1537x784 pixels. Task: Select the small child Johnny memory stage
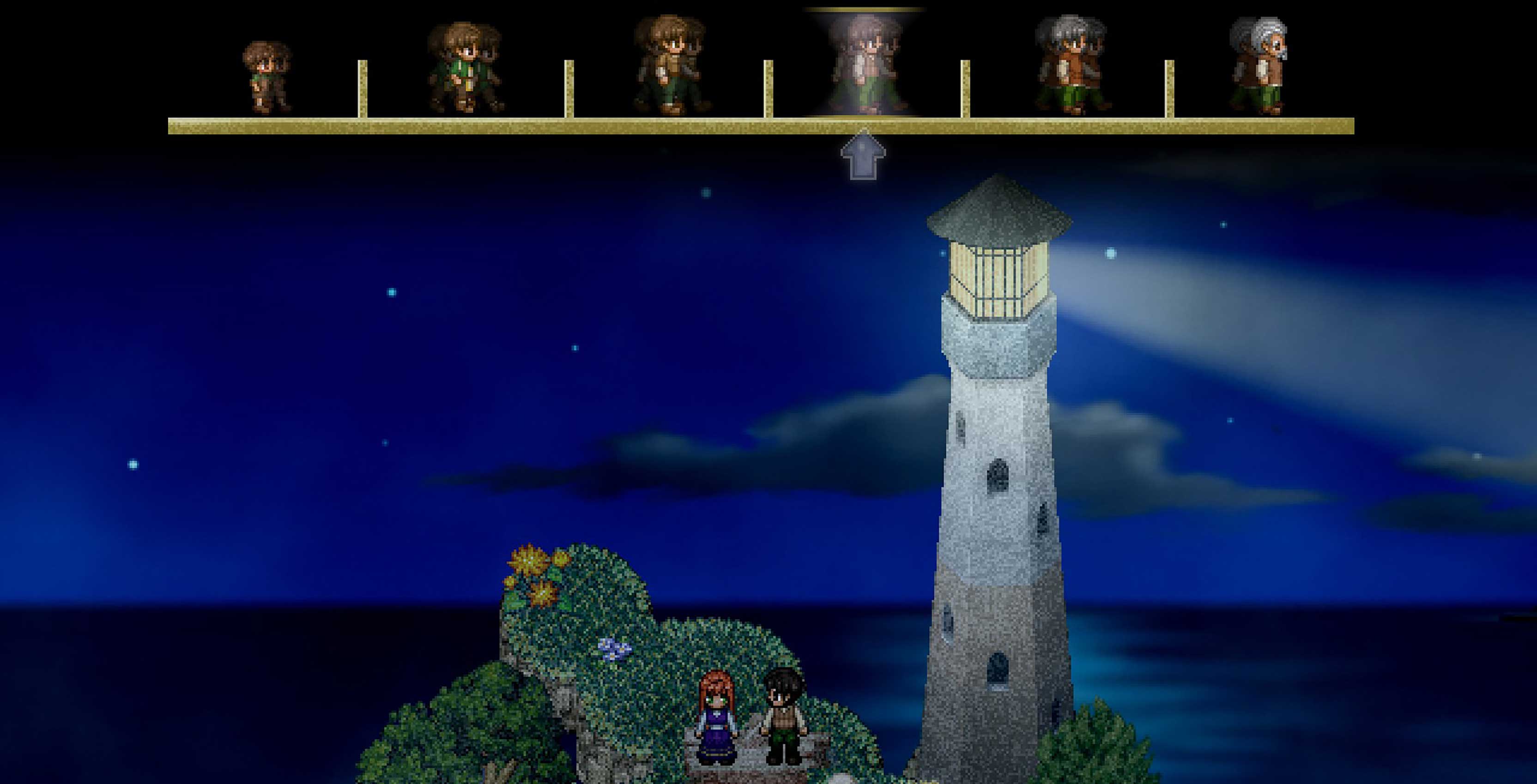click(x=266, y=77)
